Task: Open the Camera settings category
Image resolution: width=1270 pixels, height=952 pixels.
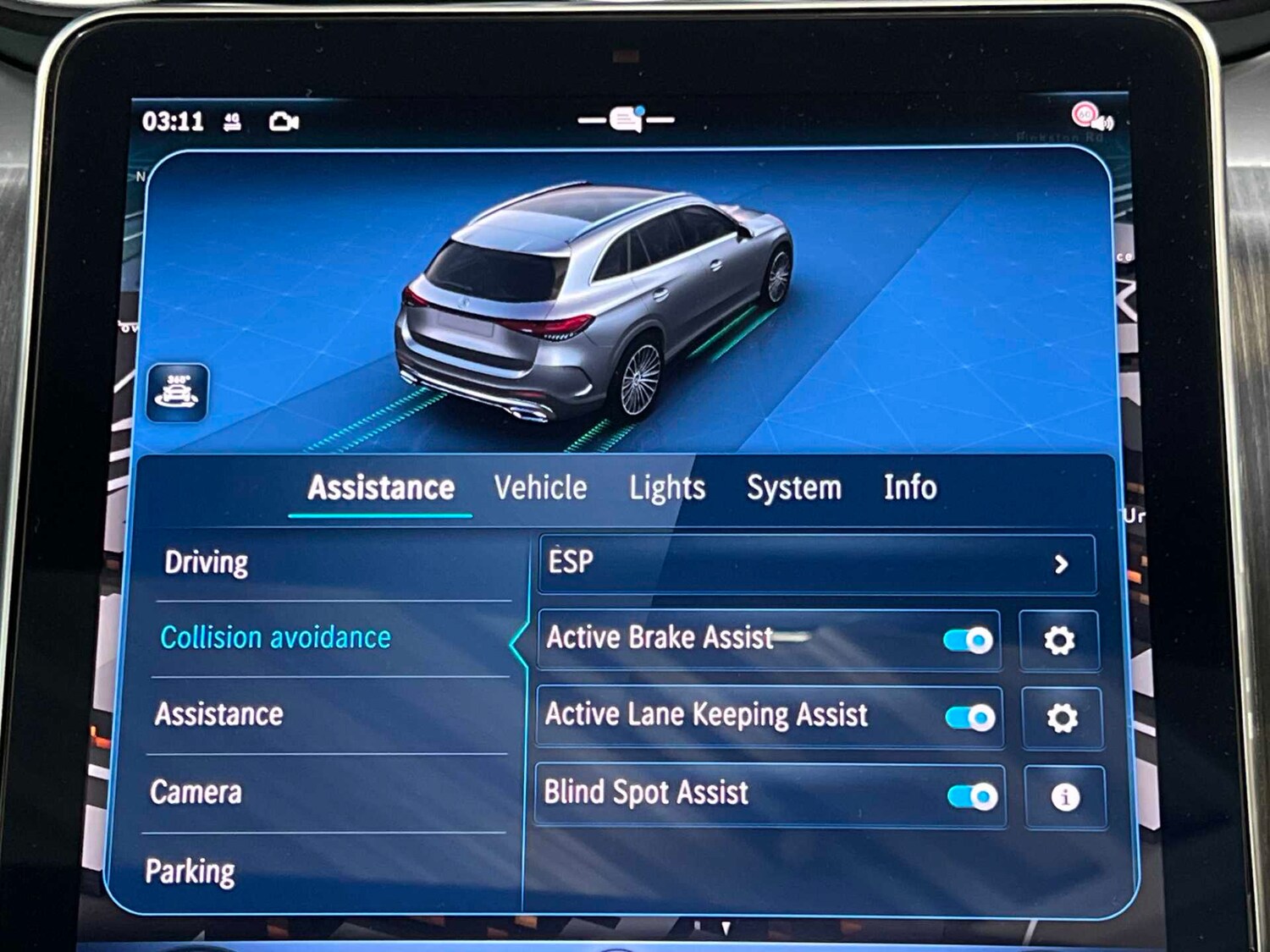Action: [x=196, y=793]
